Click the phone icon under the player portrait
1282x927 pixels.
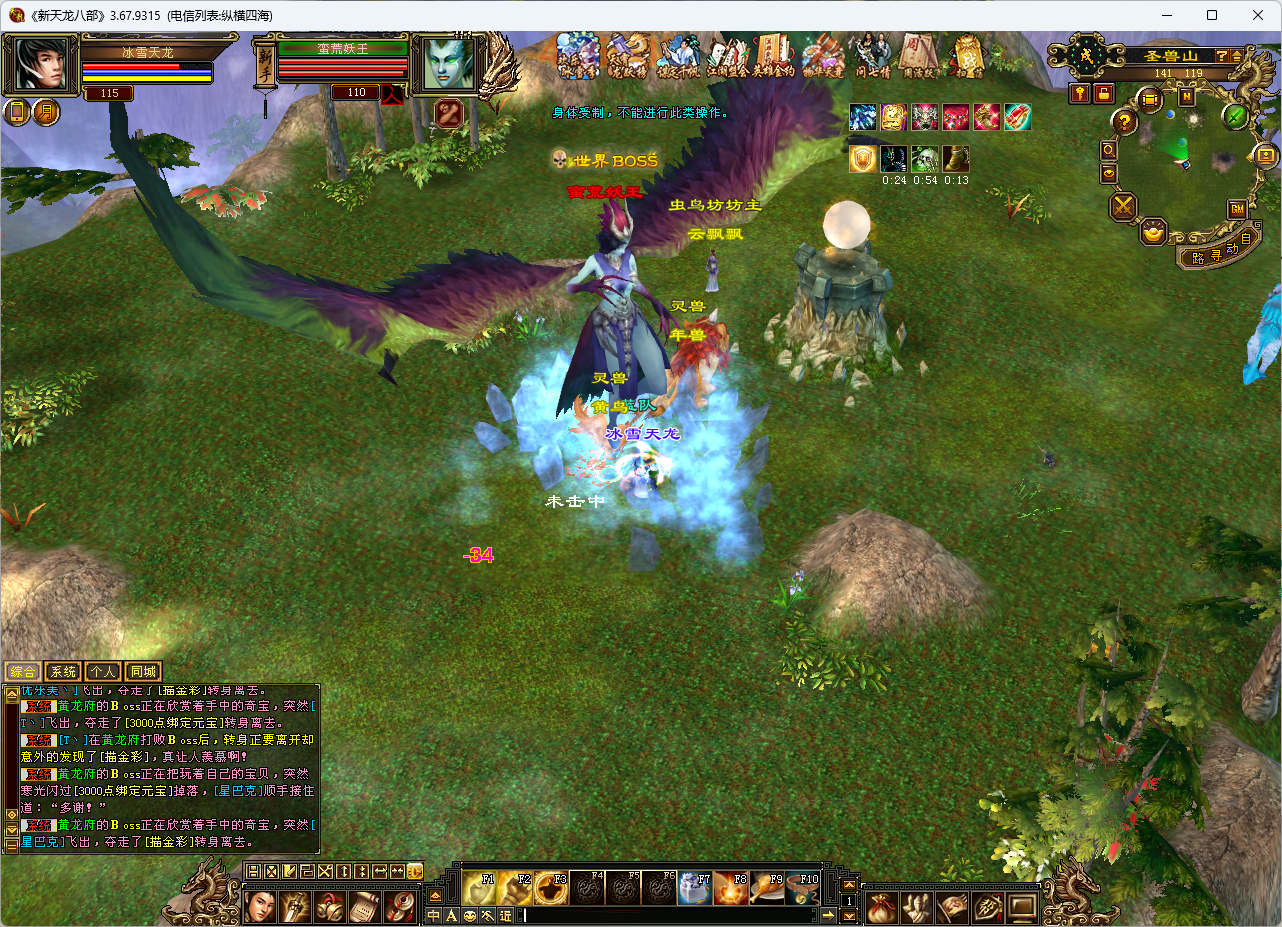pyautogui.click(x=18, y=112)
